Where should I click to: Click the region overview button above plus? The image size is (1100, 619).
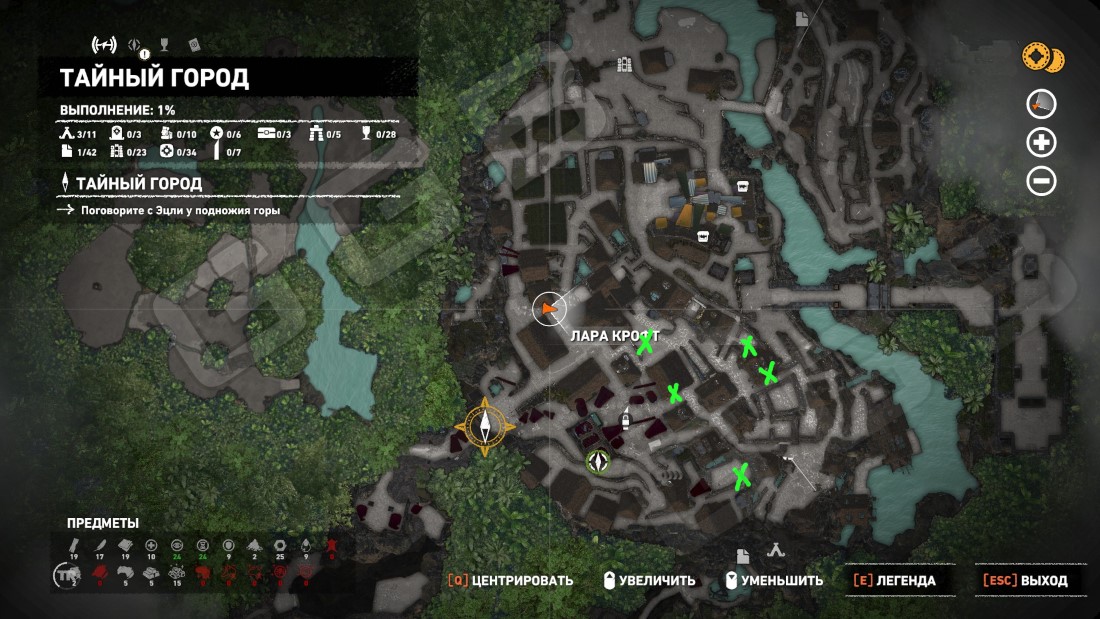point(1042,103)
